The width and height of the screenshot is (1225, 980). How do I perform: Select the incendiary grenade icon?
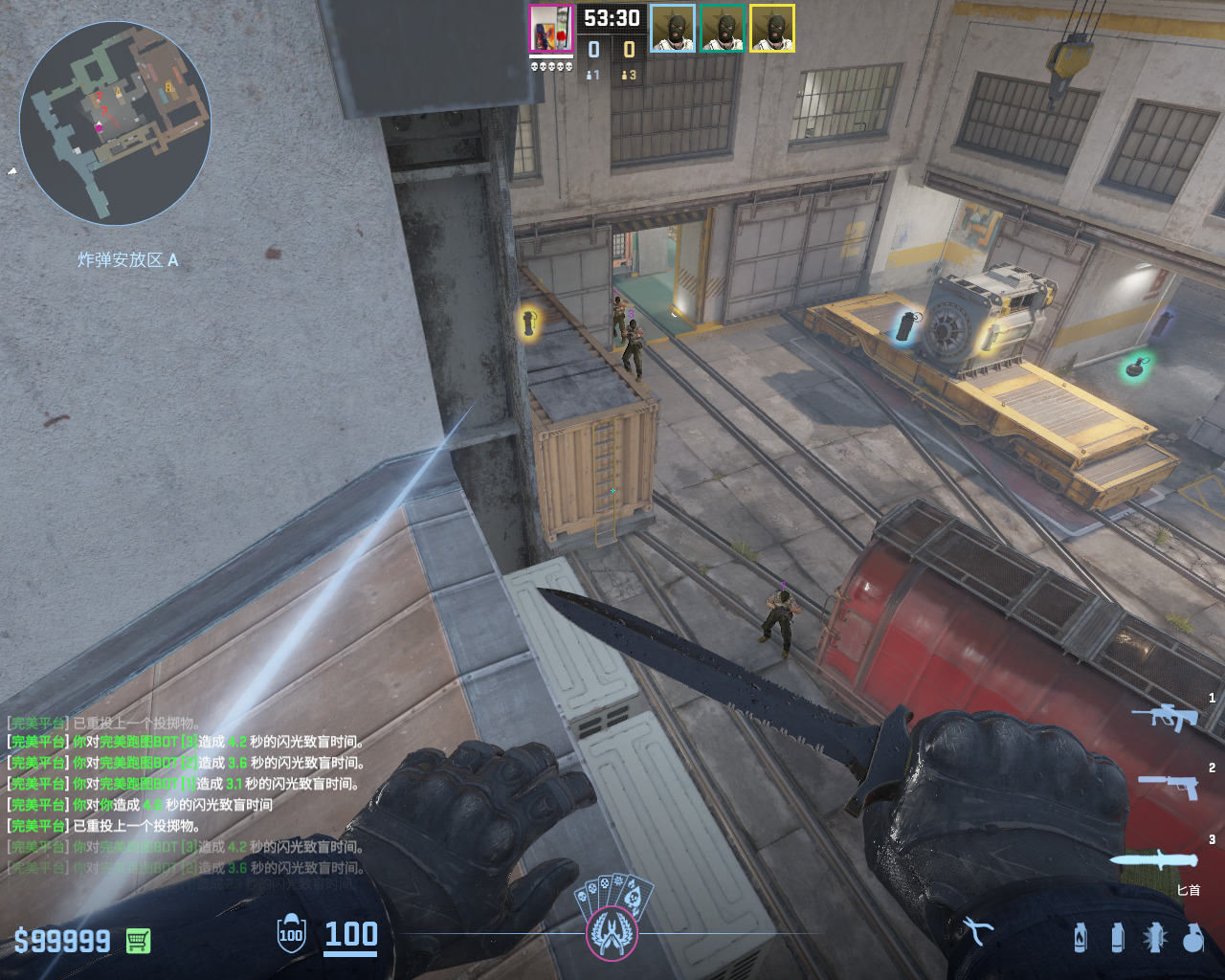pos(1080,937)
